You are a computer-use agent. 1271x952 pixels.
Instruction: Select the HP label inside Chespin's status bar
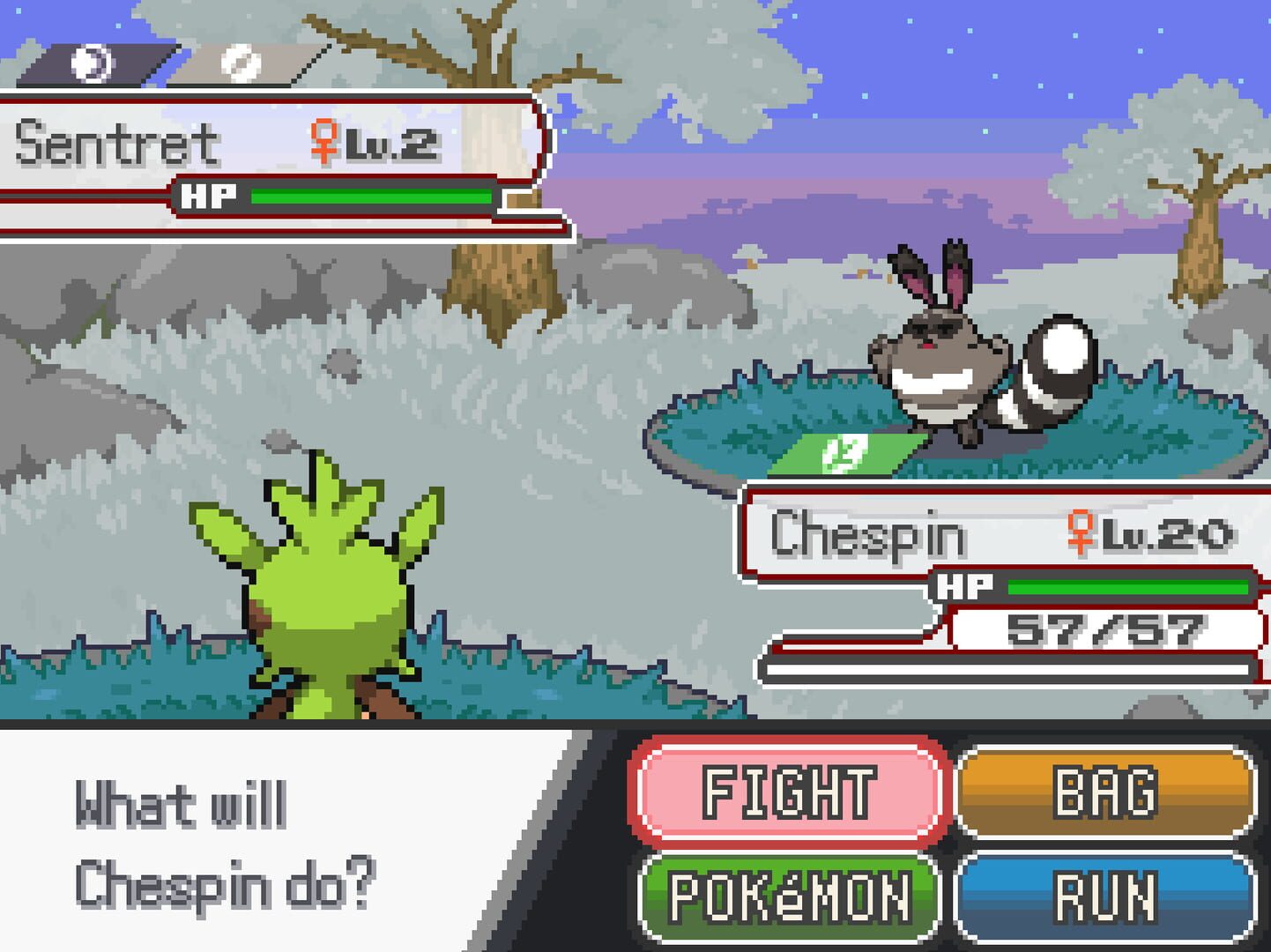(x=966, y=585)
